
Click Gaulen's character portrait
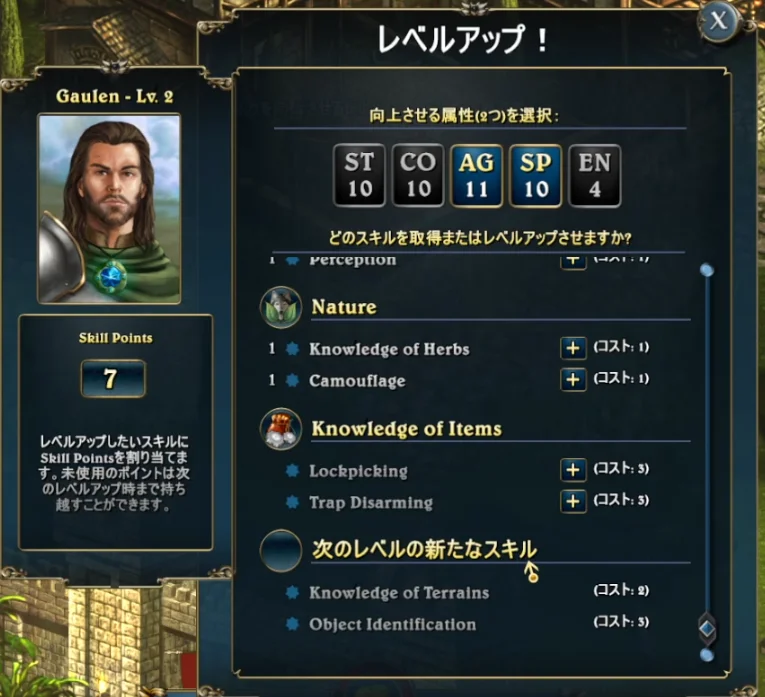[x=109, y=208]
